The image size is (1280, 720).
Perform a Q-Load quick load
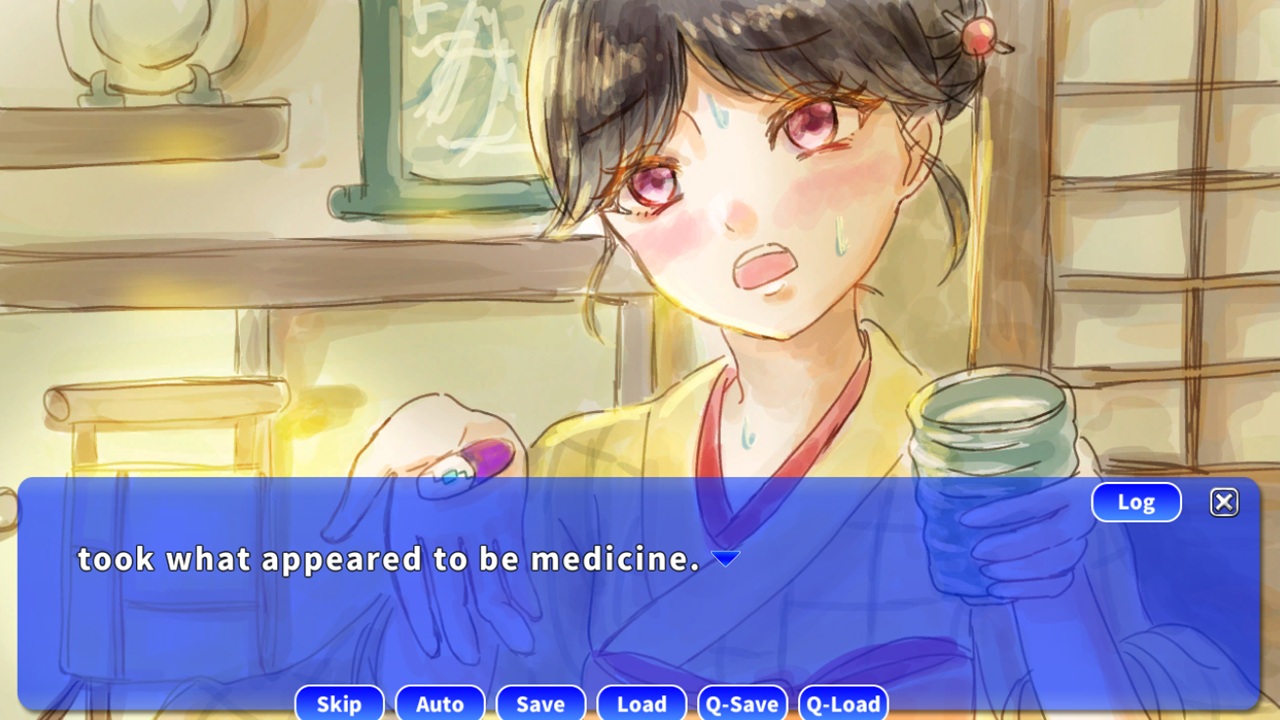pos(842,704)
